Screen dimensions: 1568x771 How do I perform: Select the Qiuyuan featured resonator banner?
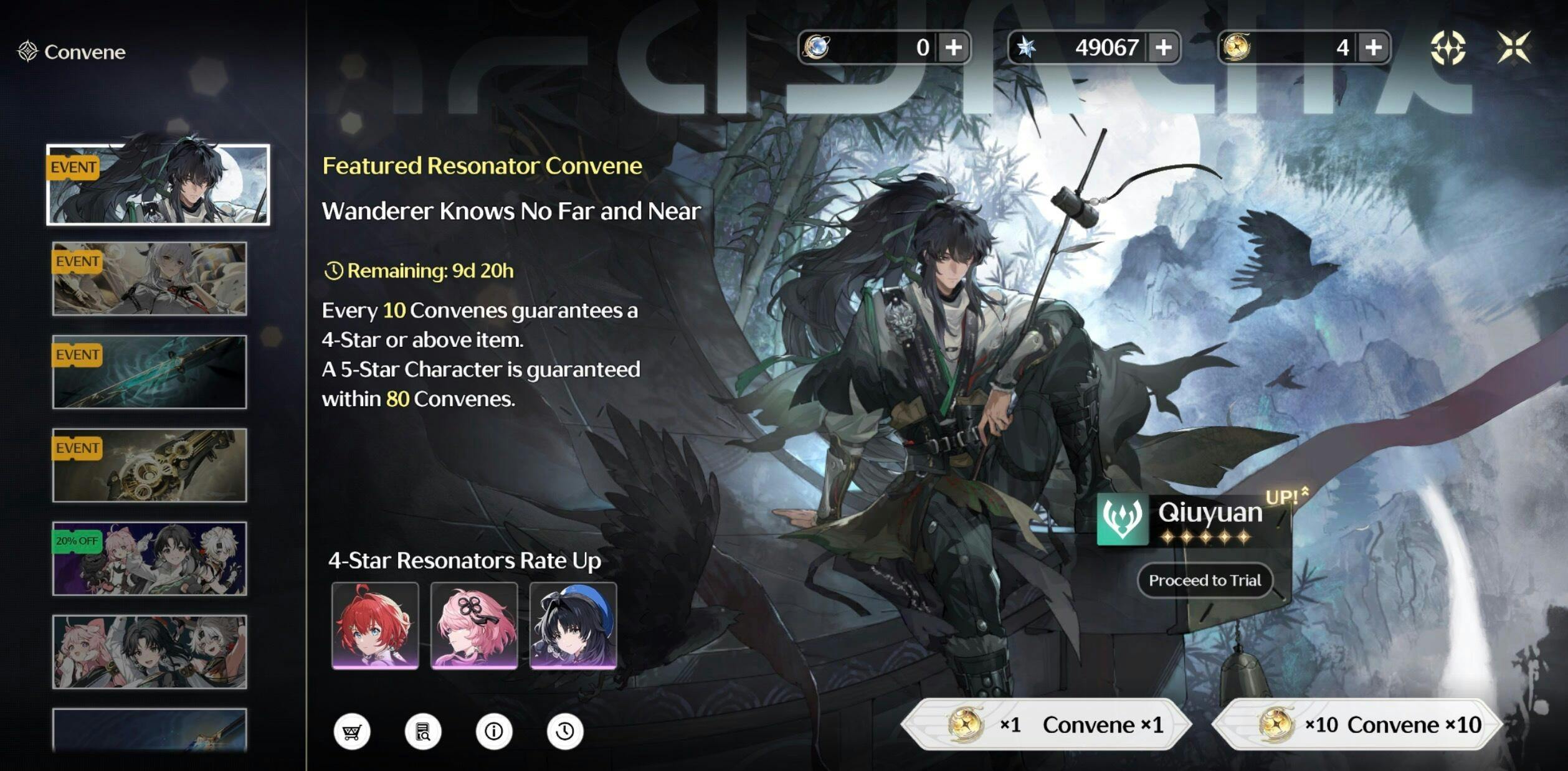tap(158, 184)
